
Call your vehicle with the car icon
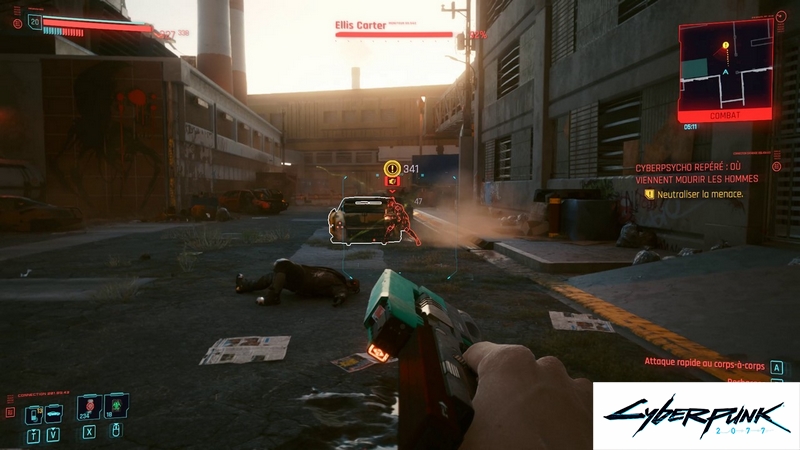55,412
